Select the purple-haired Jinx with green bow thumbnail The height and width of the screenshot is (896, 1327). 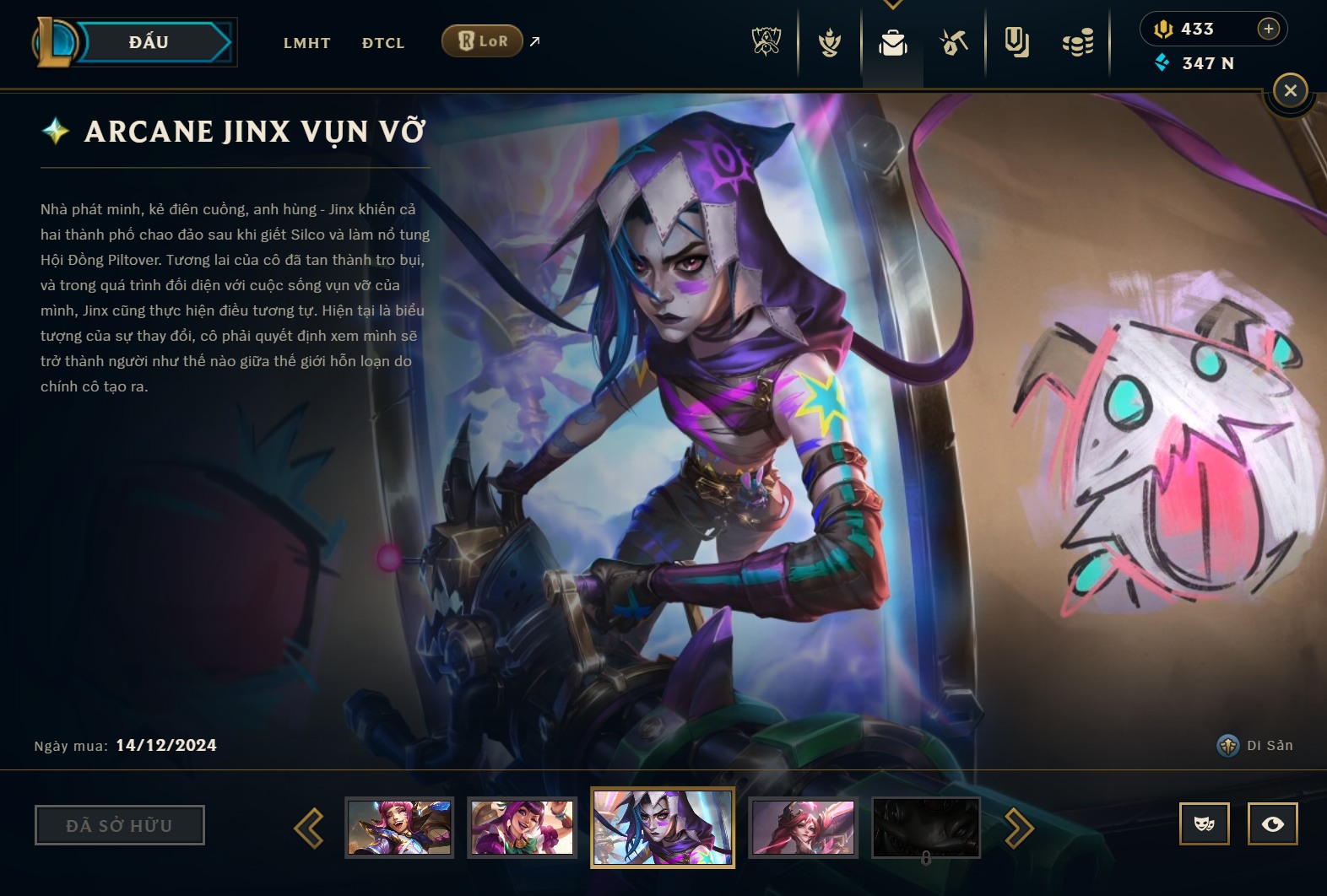click(523, 828)
